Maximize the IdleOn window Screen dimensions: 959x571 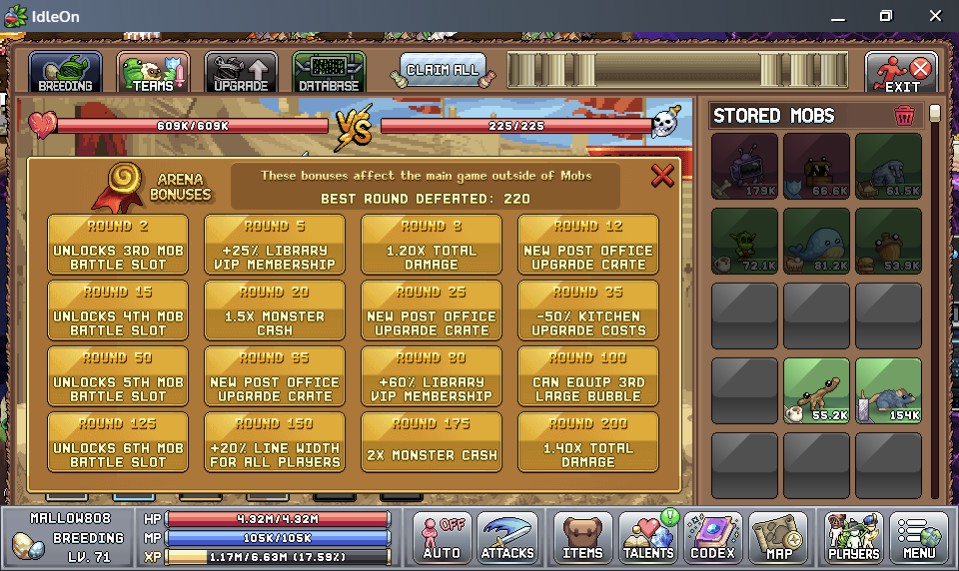tap(886, 16)
